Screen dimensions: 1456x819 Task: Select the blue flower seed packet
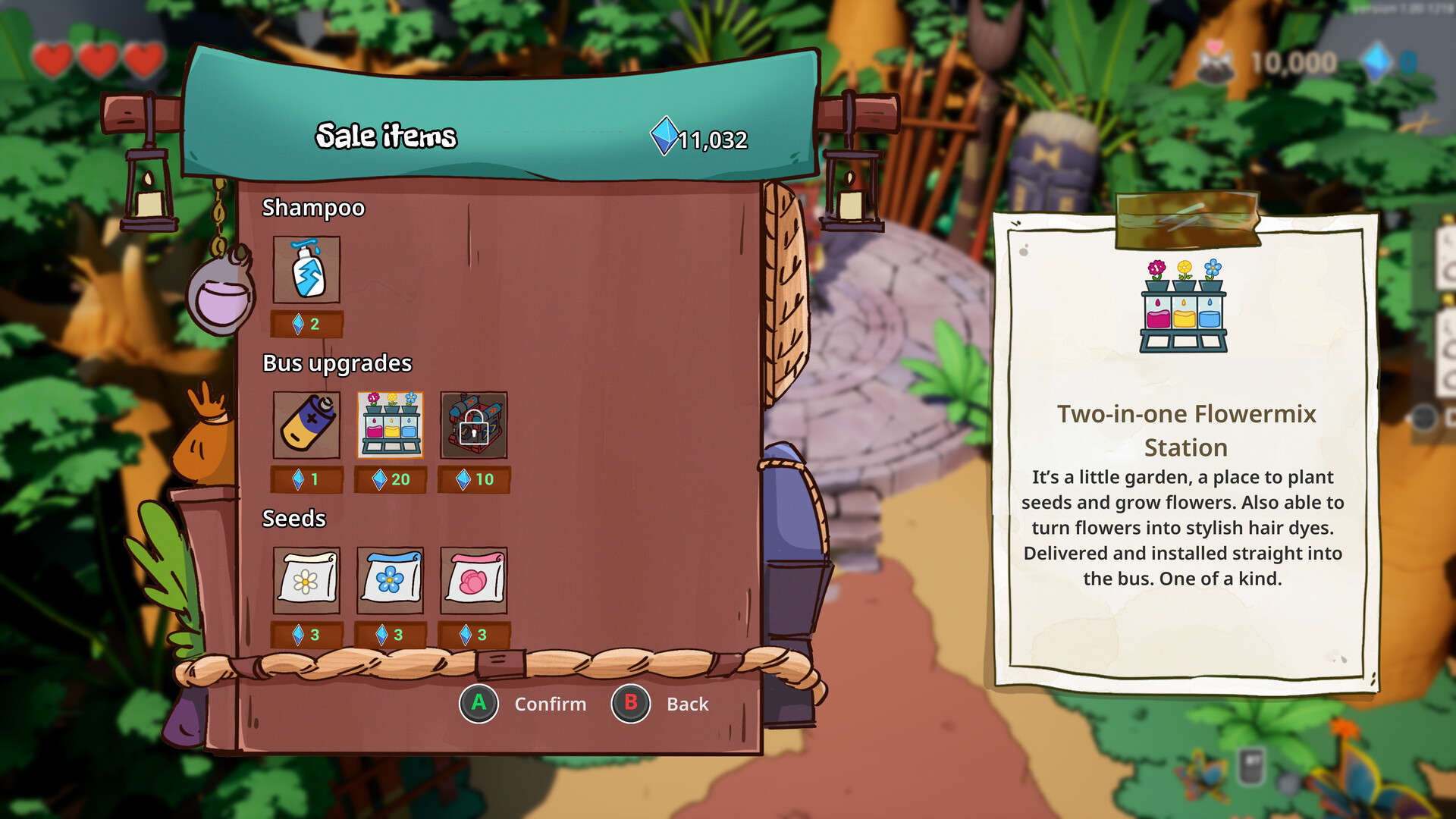coord(390,580)
